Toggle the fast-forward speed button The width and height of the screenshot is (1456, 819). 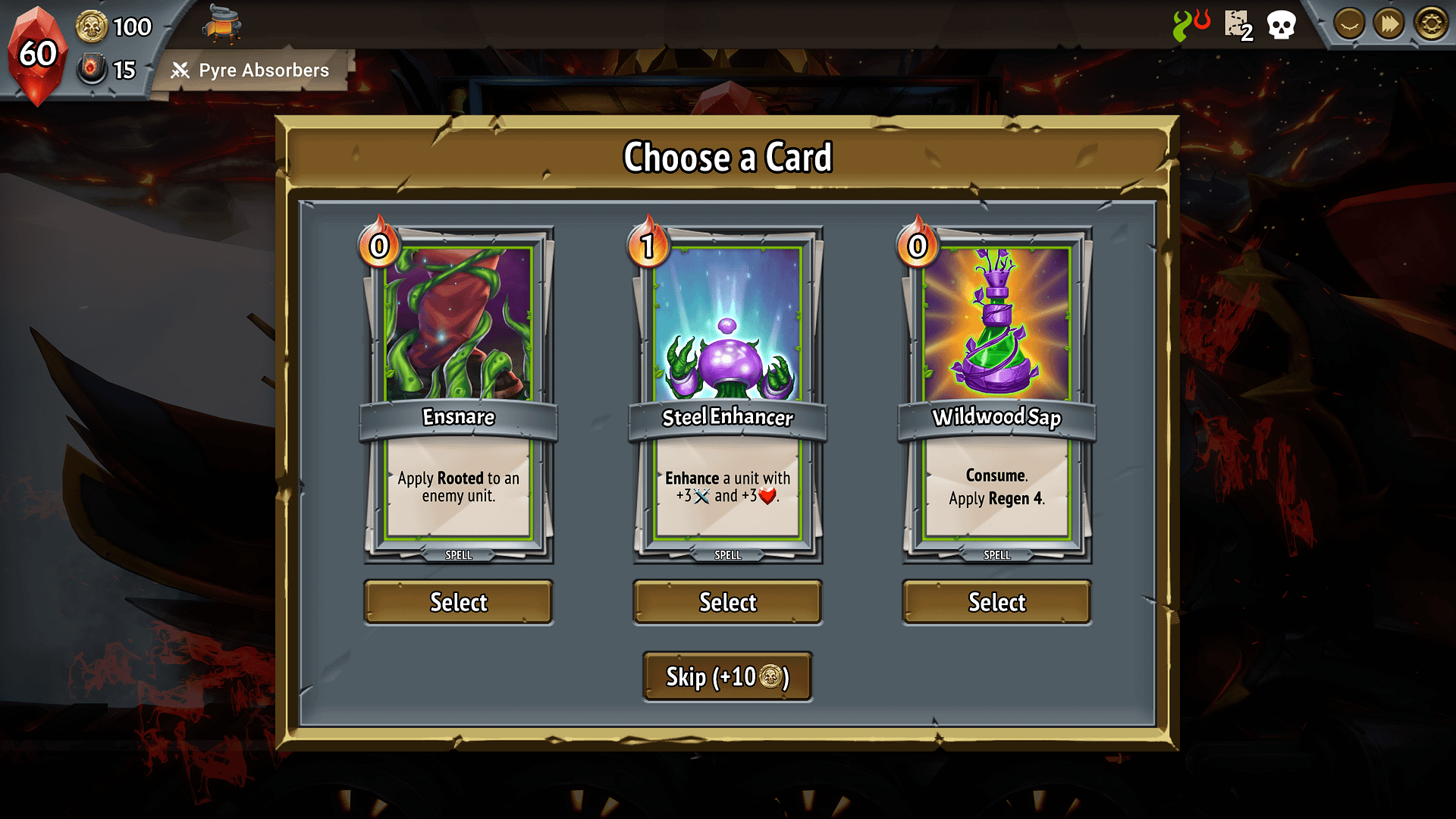(1389, 24)
